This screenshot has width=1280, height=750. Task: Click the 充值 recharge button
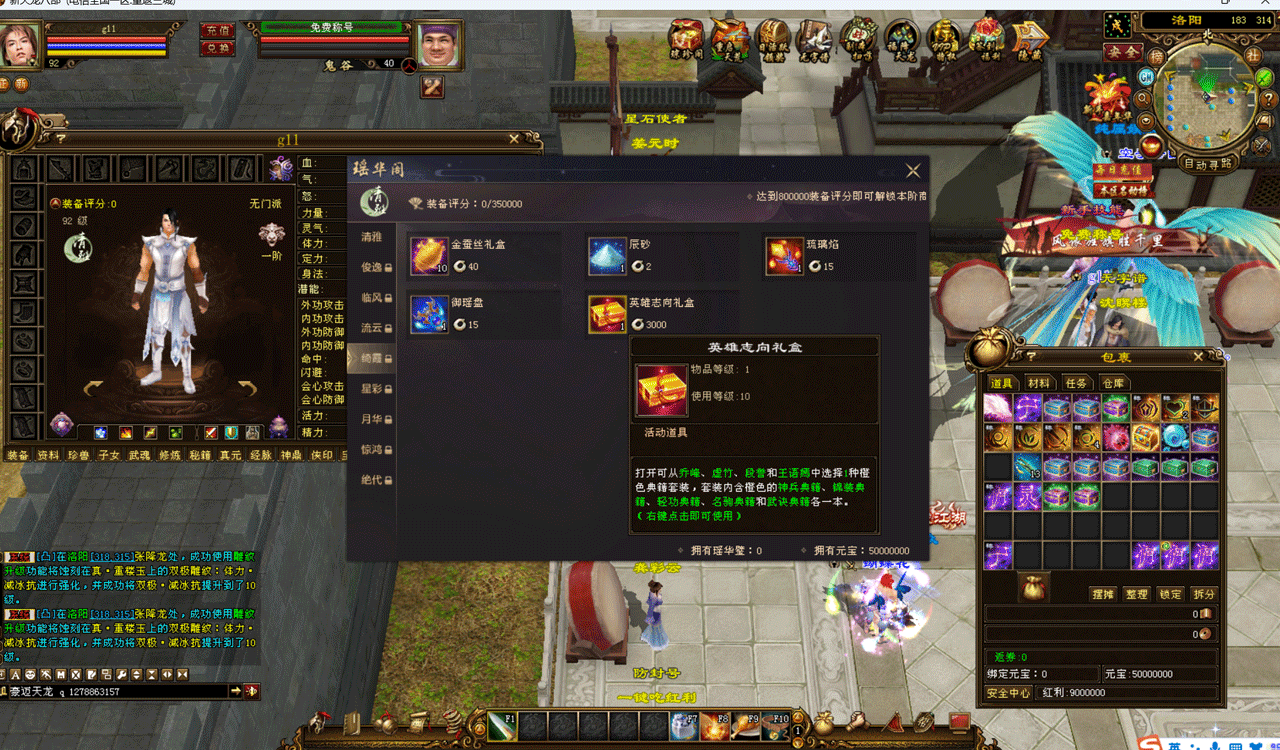point(216,31)
